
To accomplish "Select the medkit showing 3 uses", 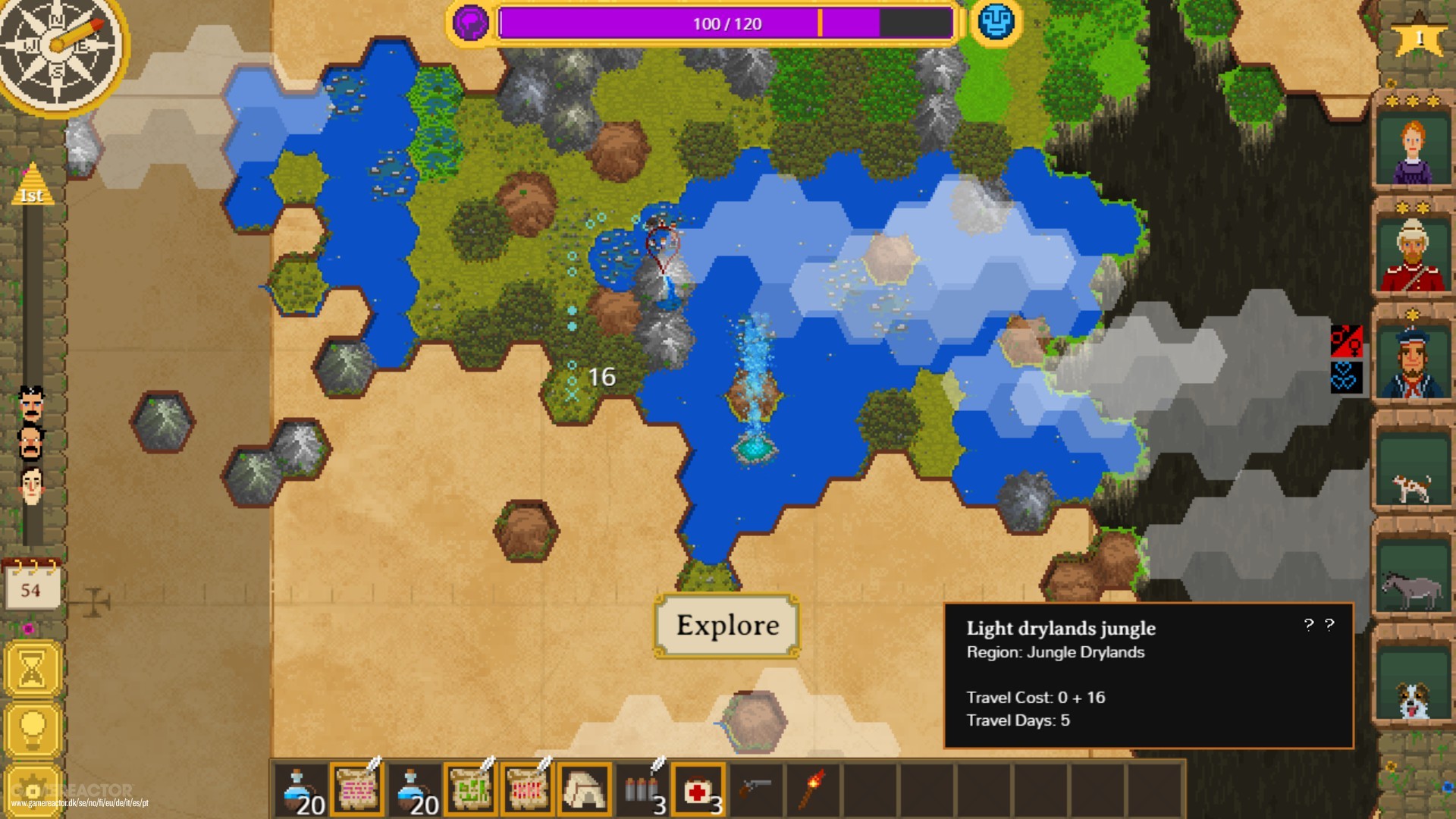I will [697, 789].
